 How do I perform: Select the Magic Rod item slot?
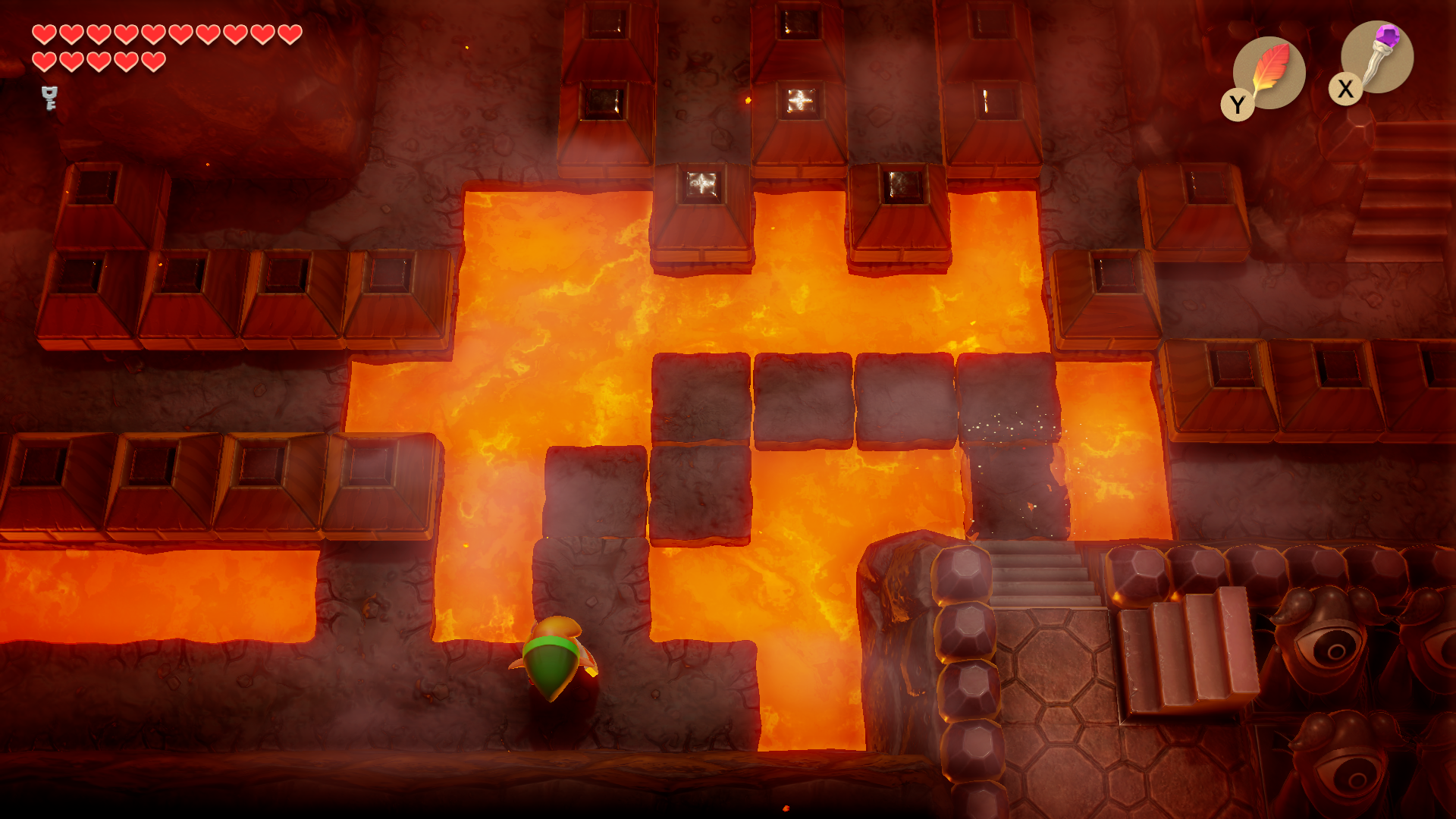point(1376,57)
